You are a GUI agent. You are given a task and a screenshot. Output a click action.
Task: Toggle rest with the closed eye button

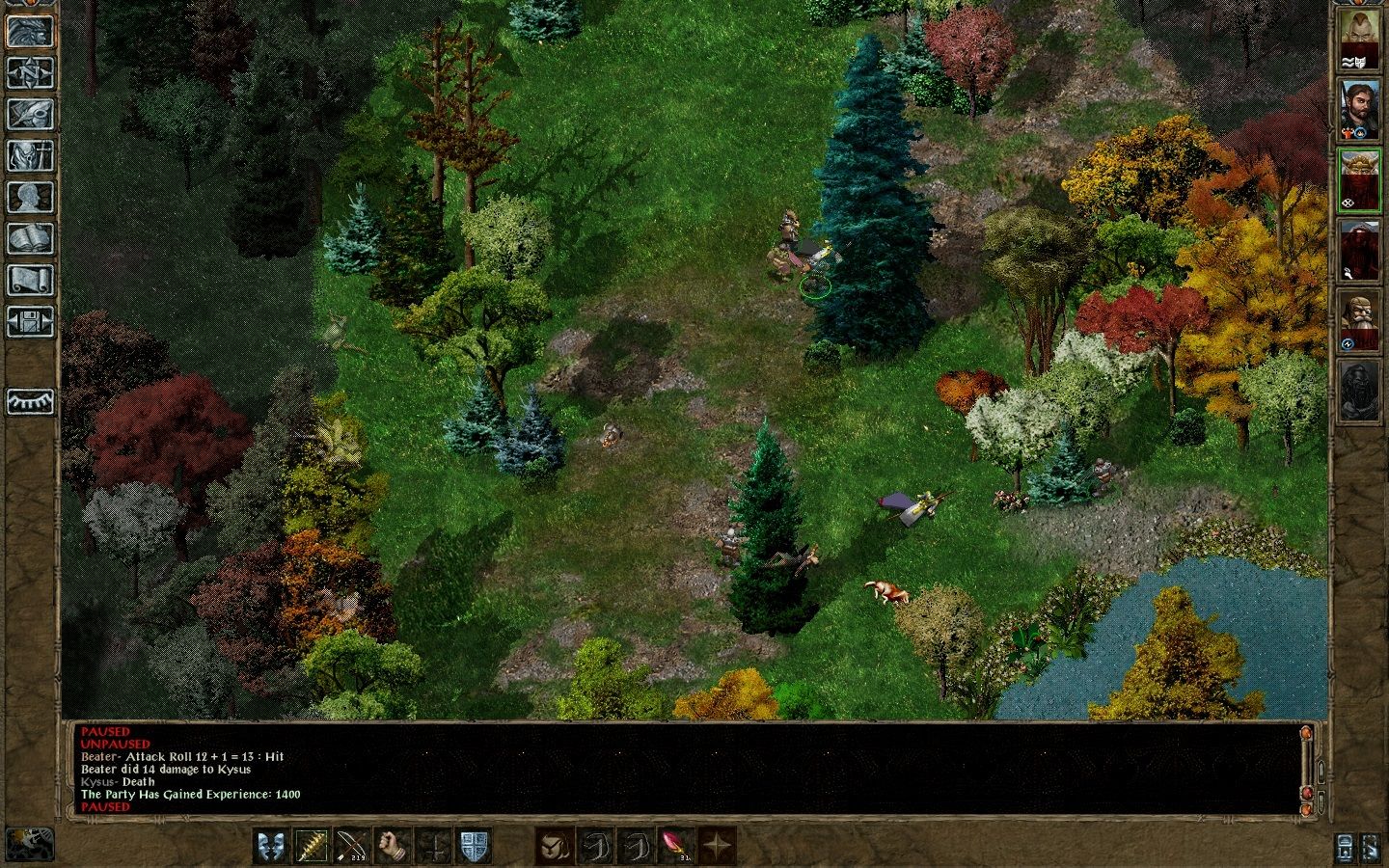click(30, 401)
